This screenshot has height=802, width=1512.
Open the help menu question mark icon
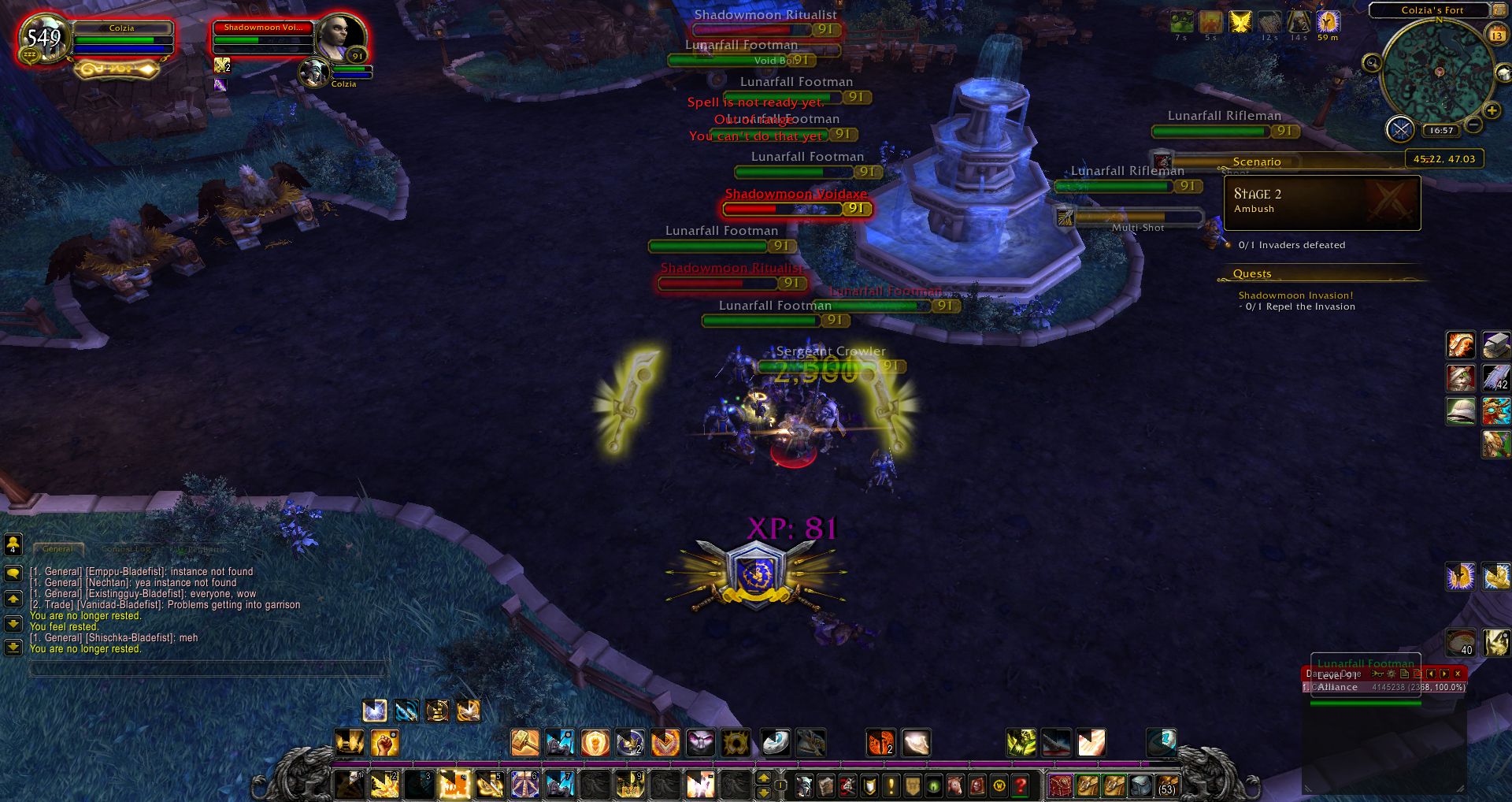point(1021,786)
